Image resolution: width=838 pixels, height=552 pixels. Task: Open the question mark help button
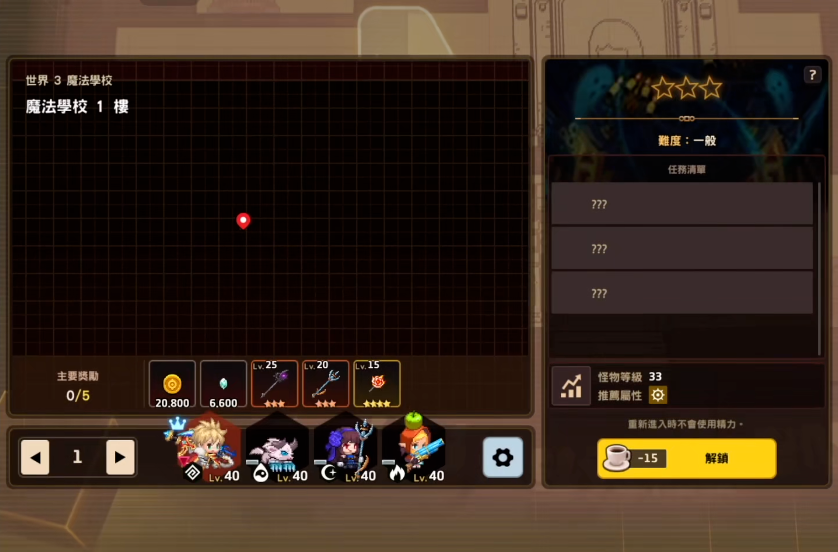tap(812, 75)
